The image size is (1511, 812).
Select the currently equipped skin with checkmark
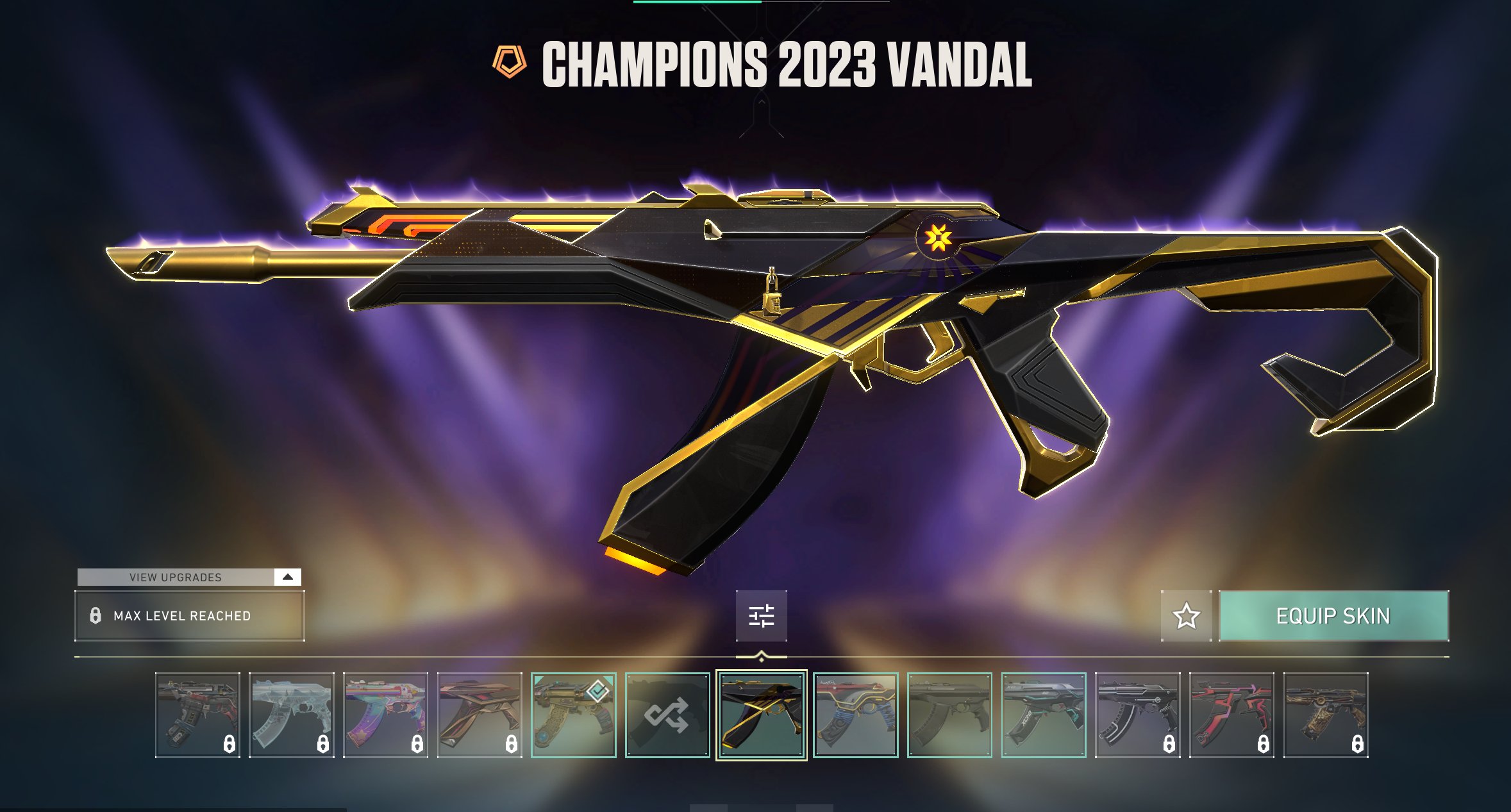[573, 715]
